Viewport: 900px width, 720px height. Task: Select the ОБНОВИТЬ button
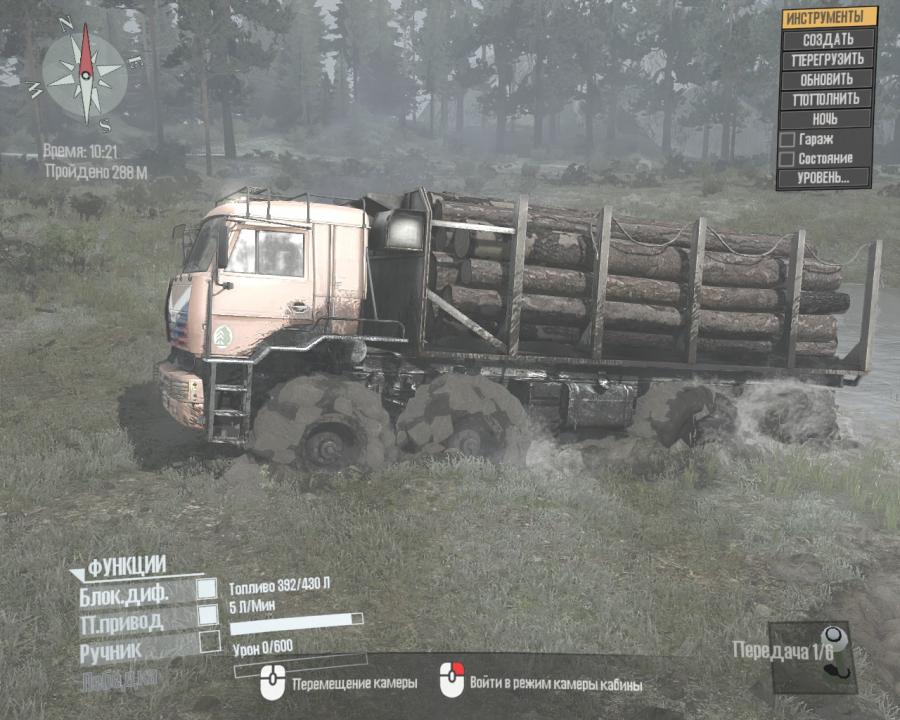tap(826, 79)
